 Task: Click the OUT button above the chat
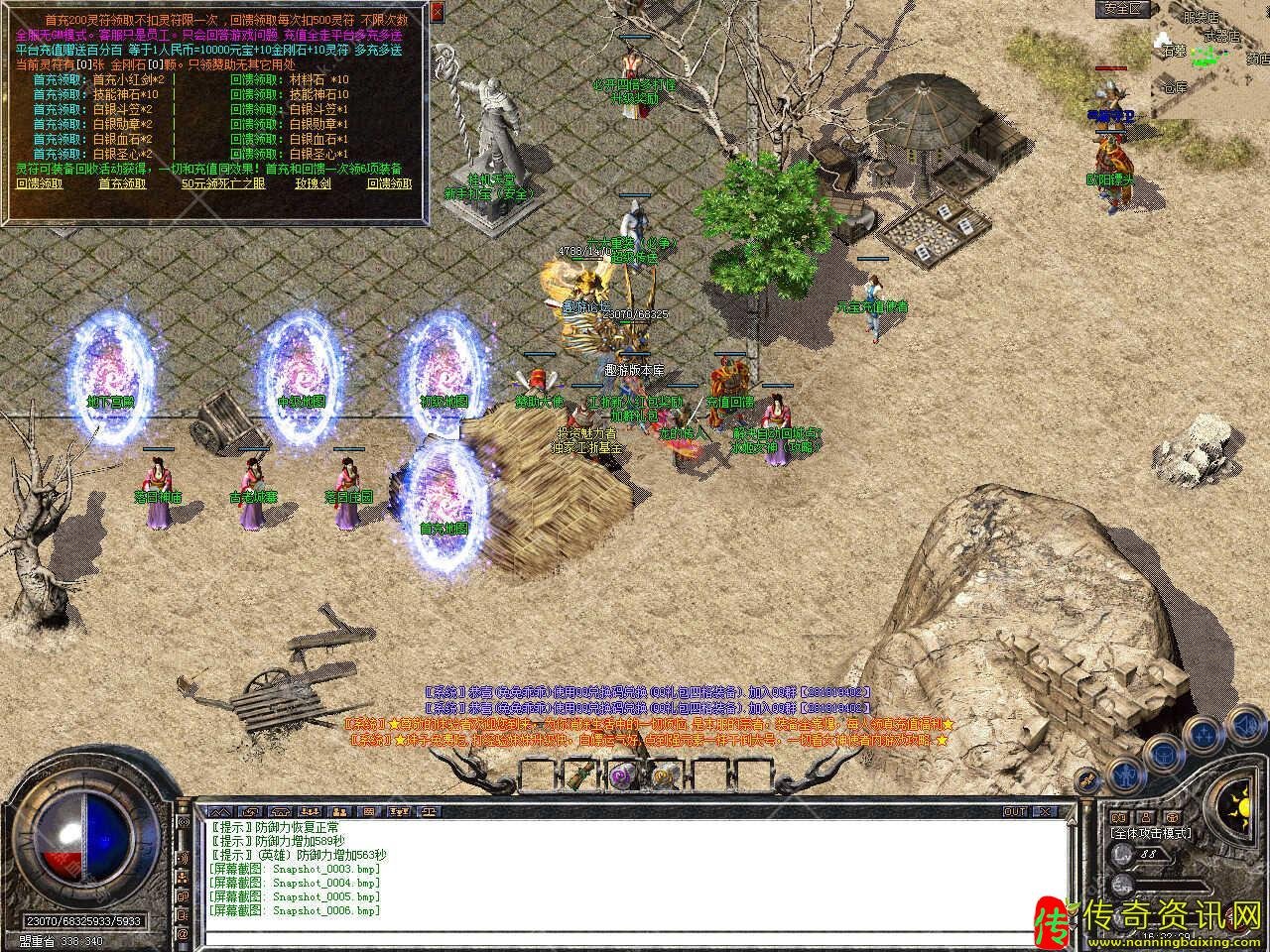pos(1015,811)
